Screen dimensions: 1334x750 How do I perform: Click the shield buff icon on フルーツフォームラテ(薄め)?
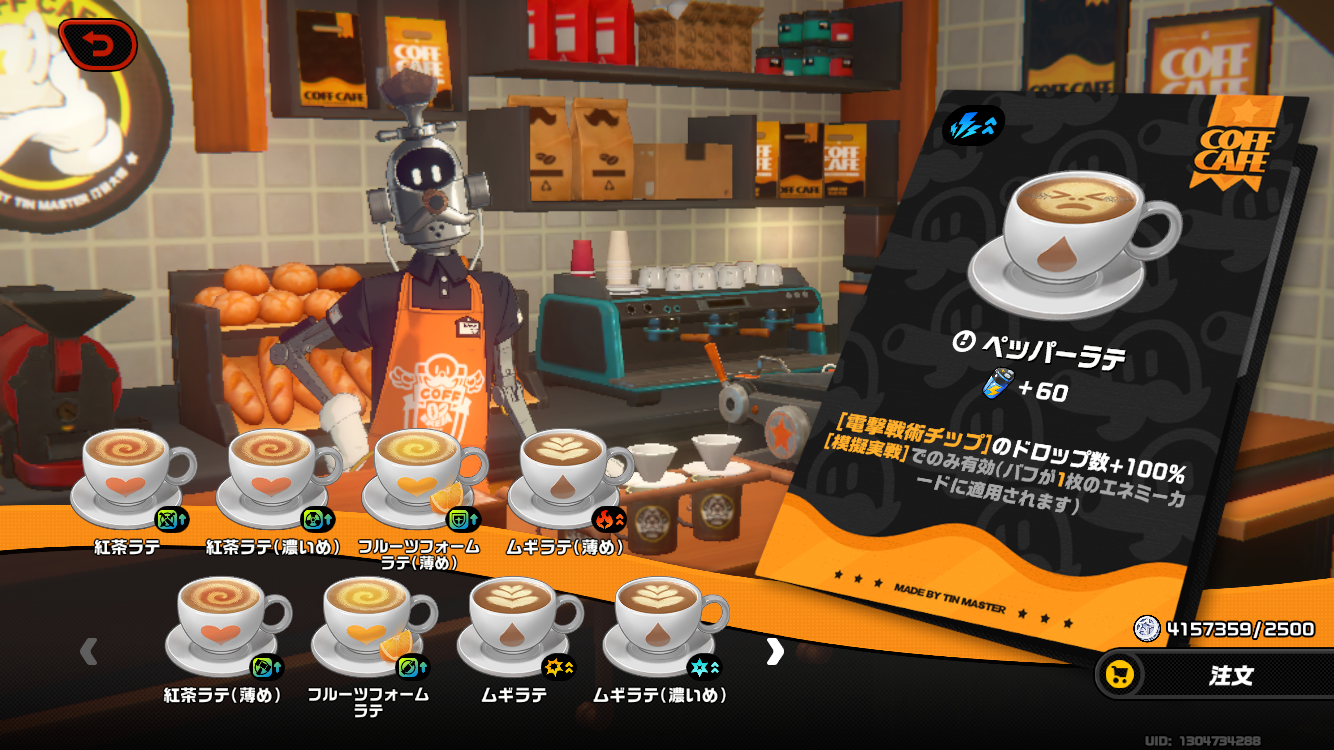tap(457, 519)
